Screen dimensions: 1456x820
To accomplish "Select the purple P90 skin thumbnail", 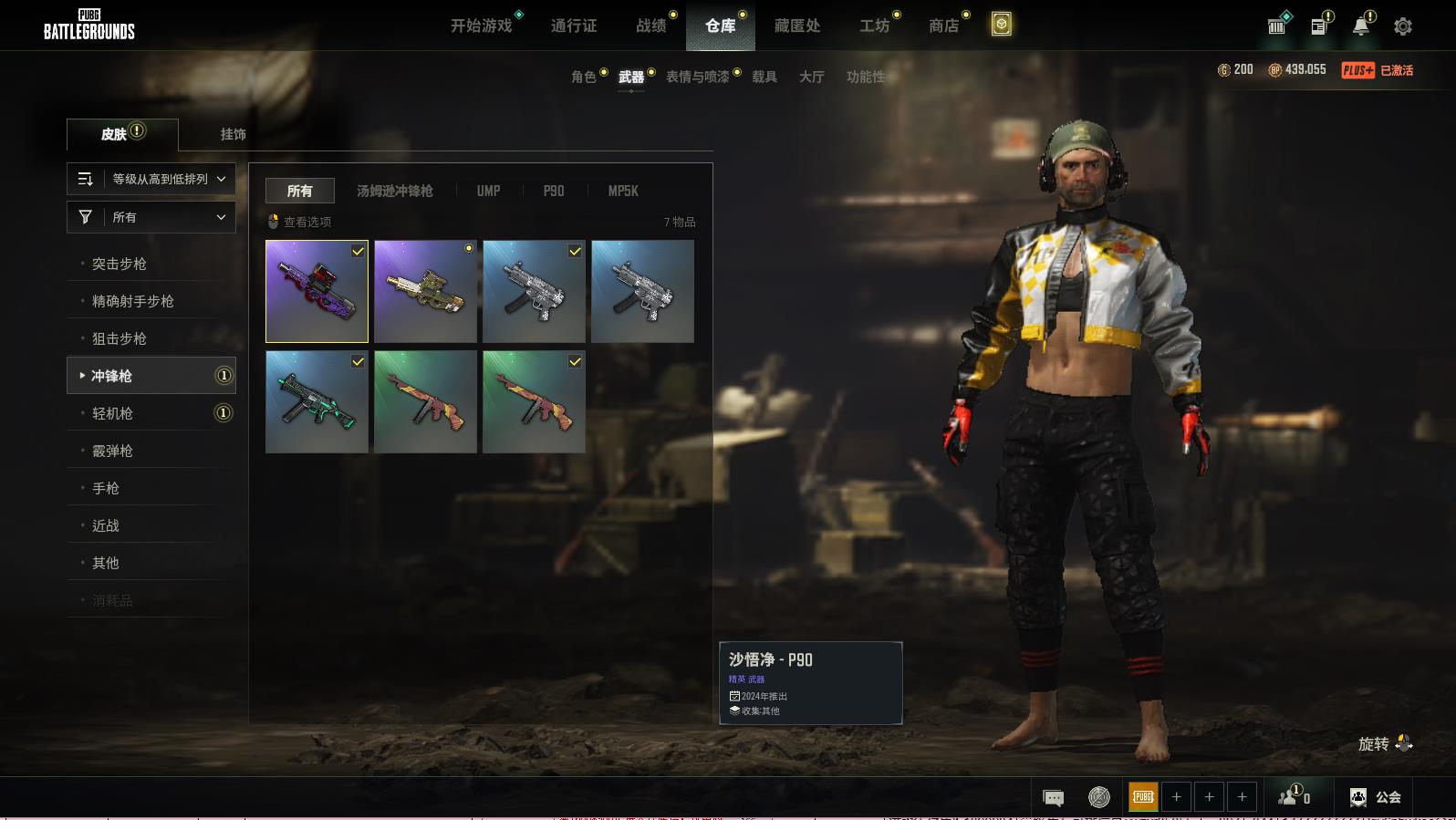I will coord(317,292).
